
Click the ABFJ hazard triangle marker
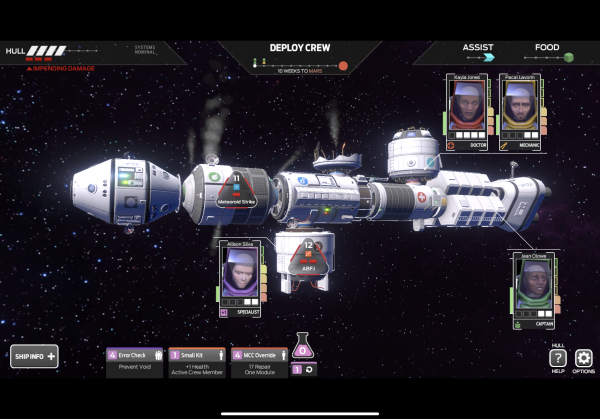[x=308, y=259]
